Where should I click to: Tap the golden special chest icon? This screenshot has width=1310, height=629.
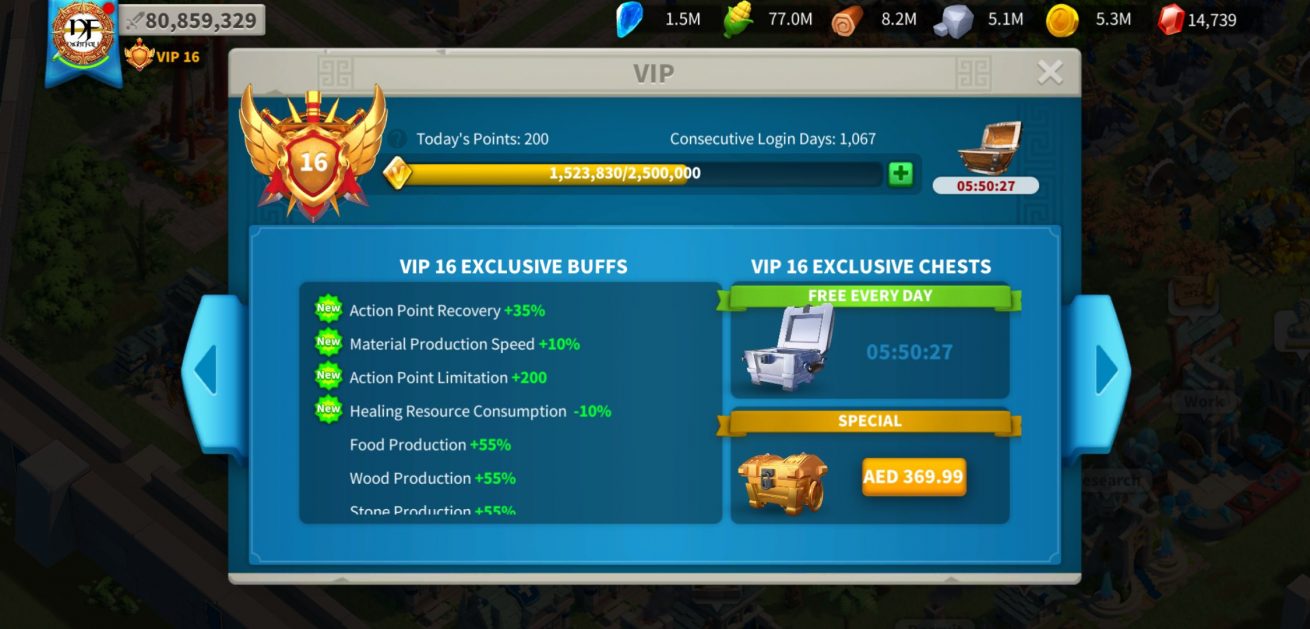[783, 481]
